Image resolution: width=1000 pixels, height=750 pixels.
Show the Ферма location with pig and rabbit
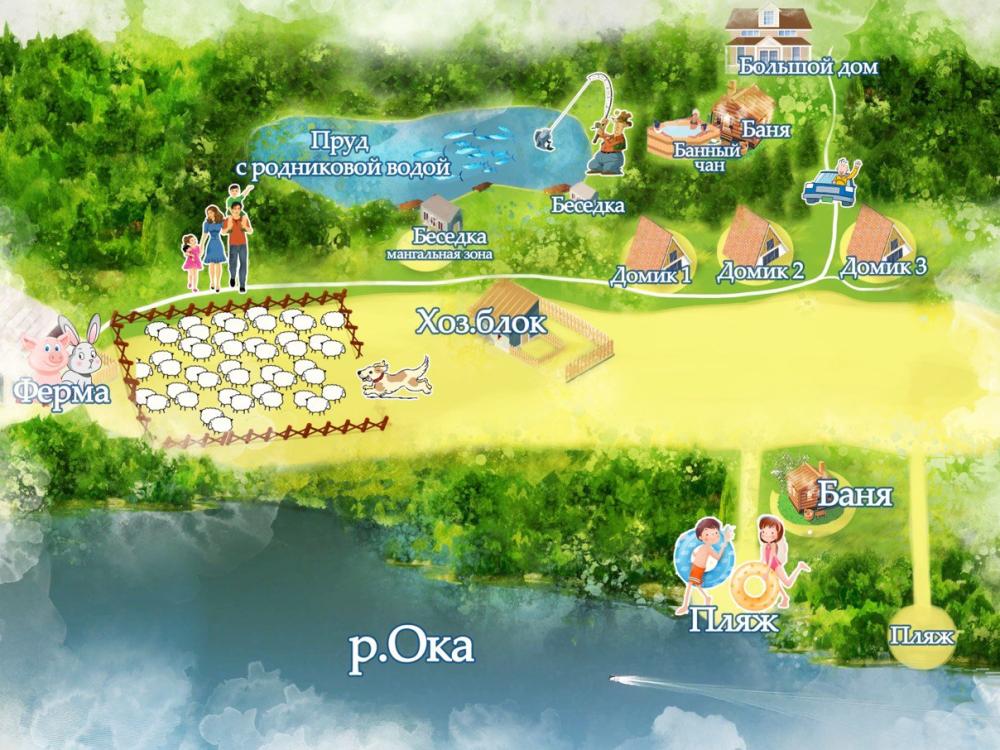[62, 355]
